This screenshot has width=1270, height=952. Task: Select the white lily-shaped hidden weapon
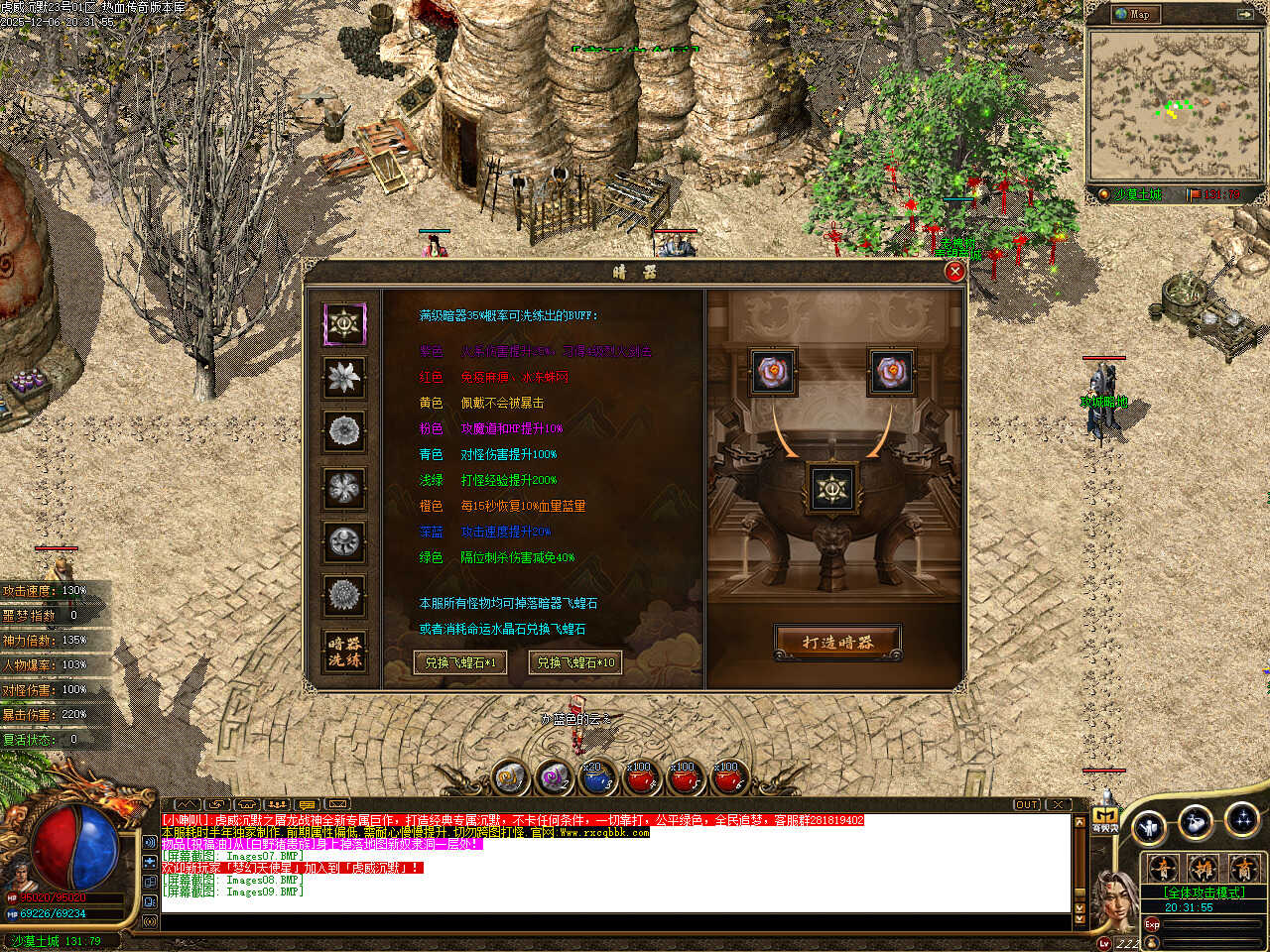pos(344,378)
